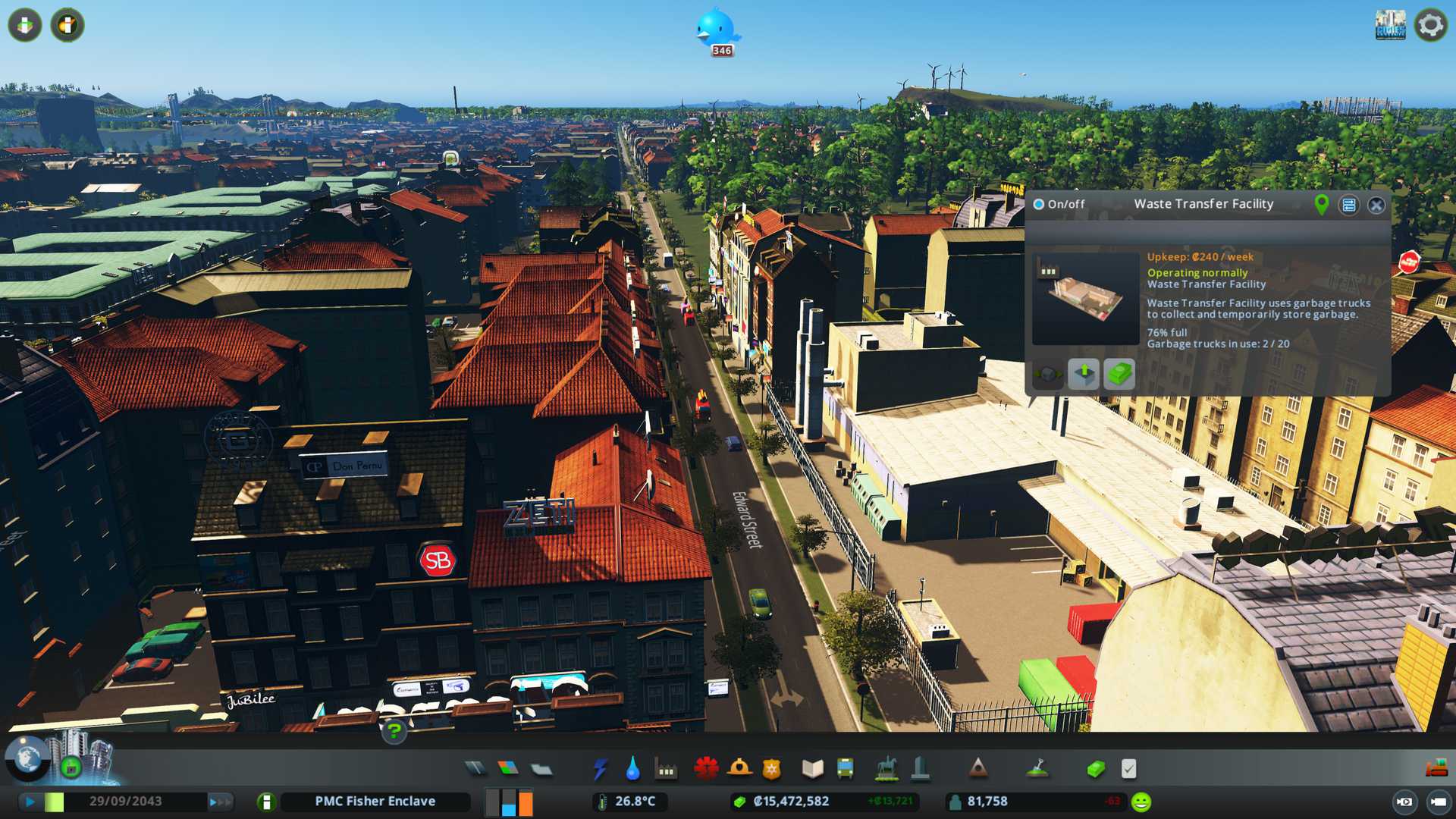Open the Education book menu

[812, 769]
